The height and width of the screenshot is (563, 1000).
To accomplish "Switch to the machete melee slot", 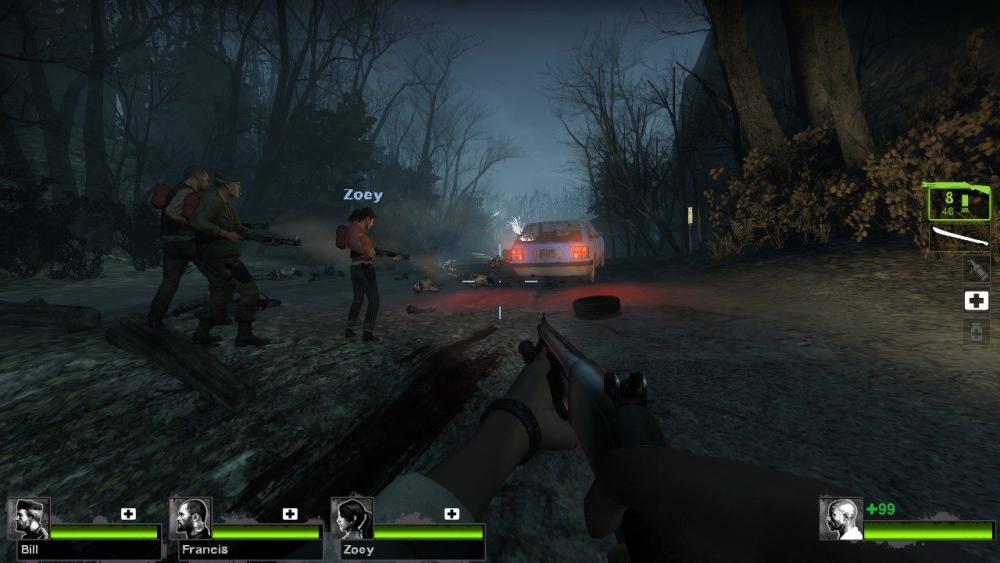I will (x=960, y=236).
